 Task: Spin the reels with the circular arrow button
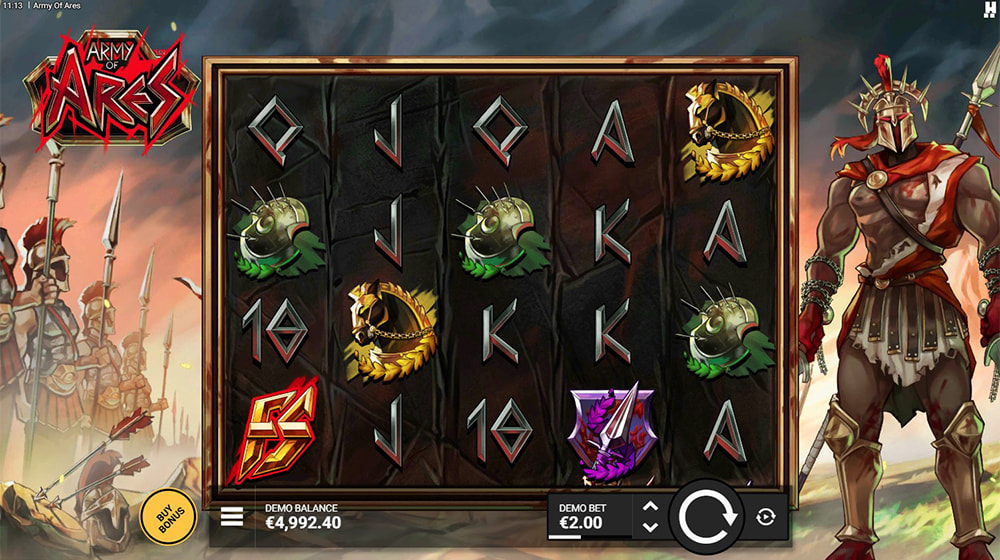pos(707,516)
